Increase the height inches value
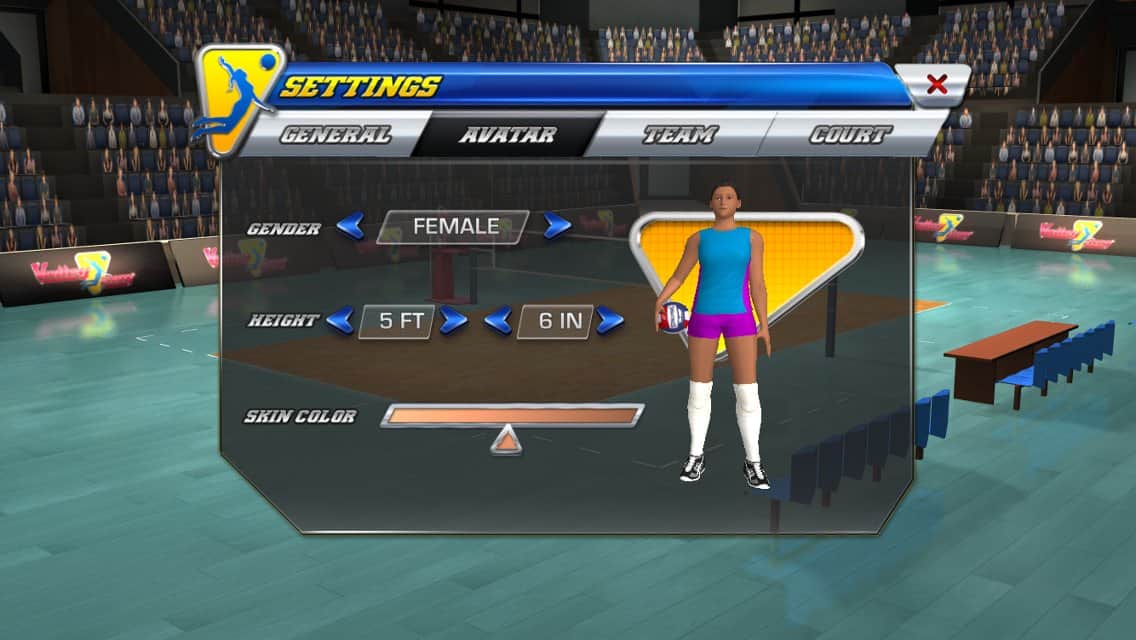The height and width of the screenshot is (640, 1136). tap(609, 320)
